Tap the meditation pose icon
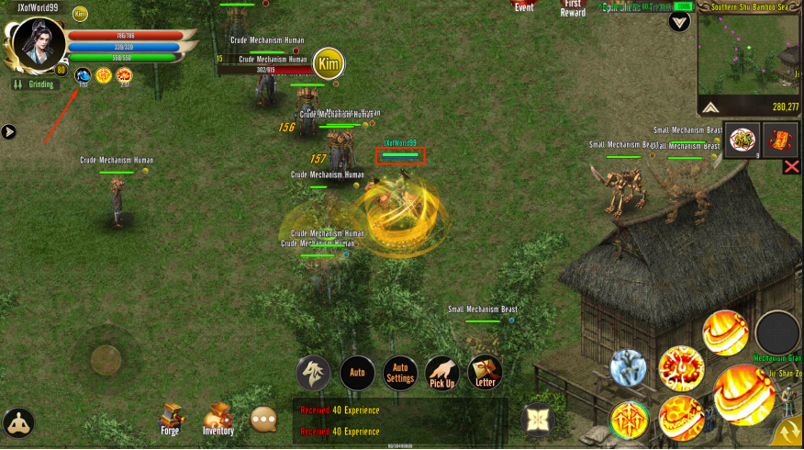The image size is (804, 450). pyautogui.click(x=18, y=423)
